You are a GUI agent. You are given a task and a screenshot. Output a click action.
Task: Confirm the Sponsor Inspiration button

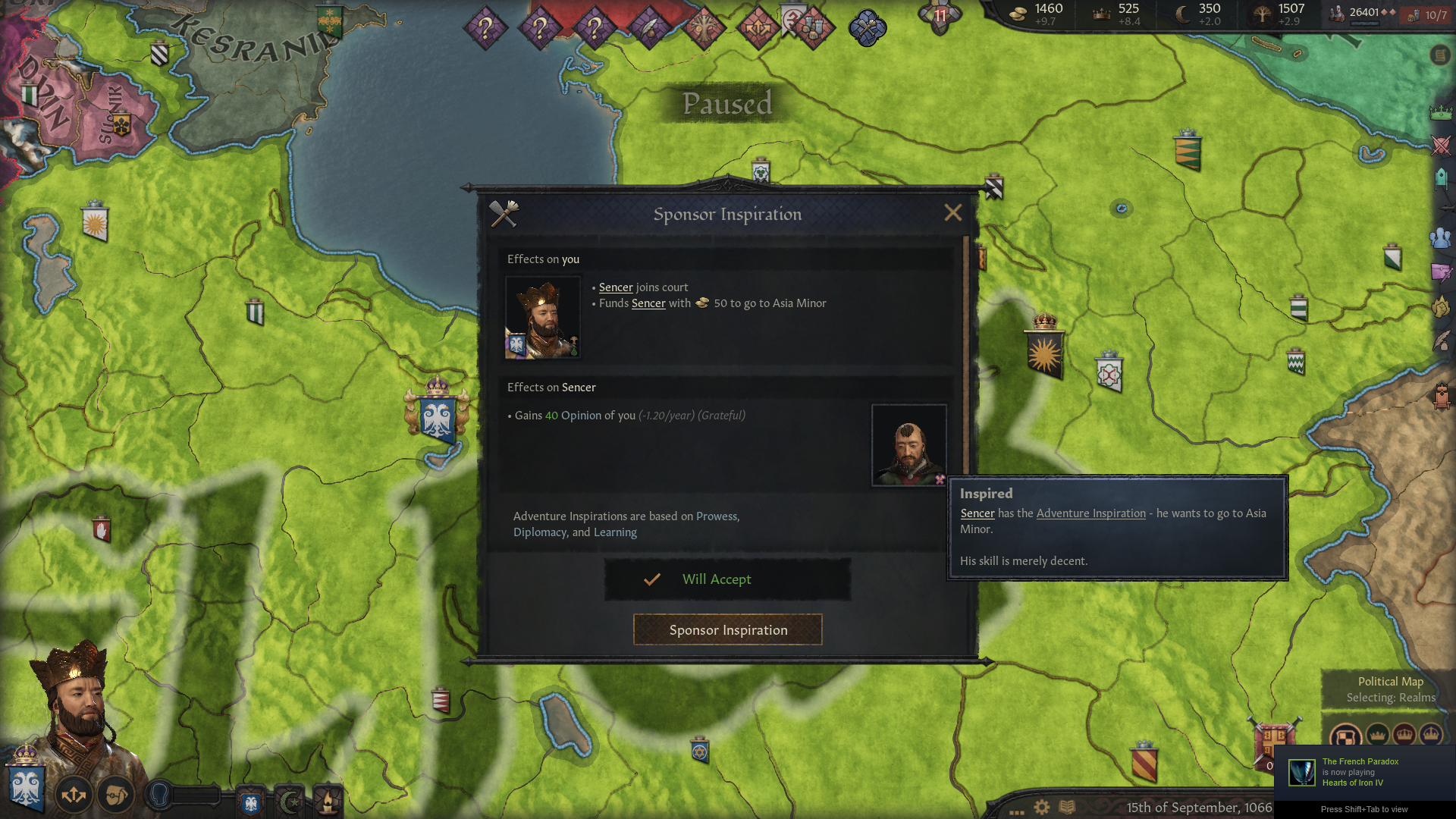727,630
